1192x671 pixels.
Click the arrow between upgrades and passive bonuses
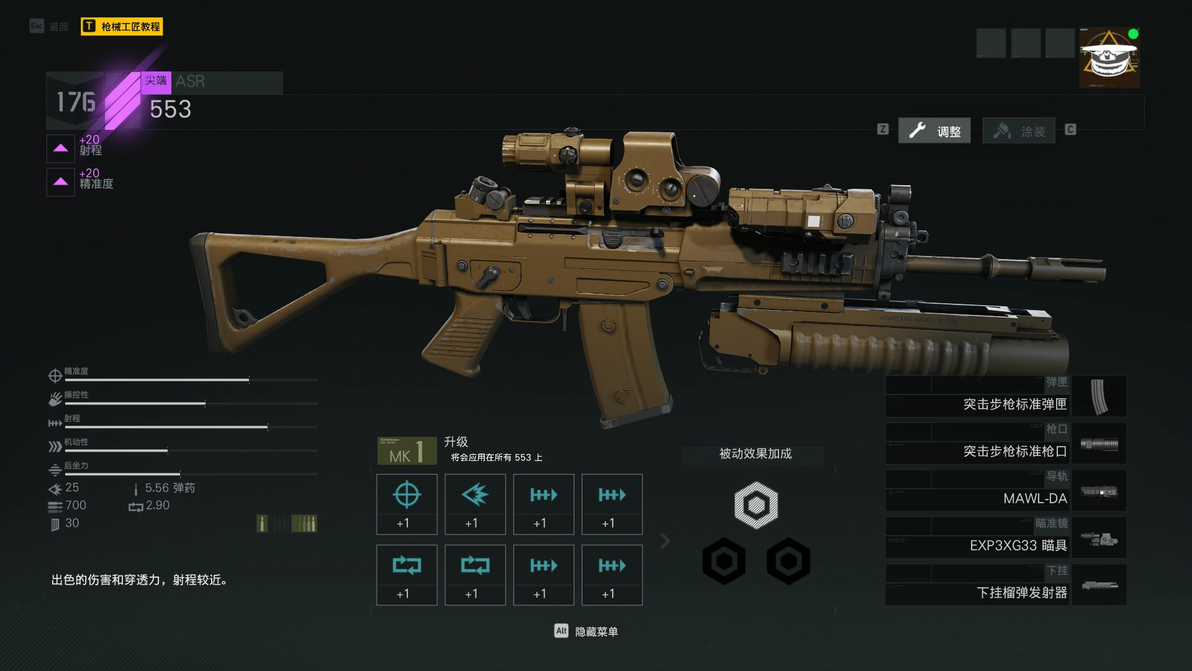(665, 541)
